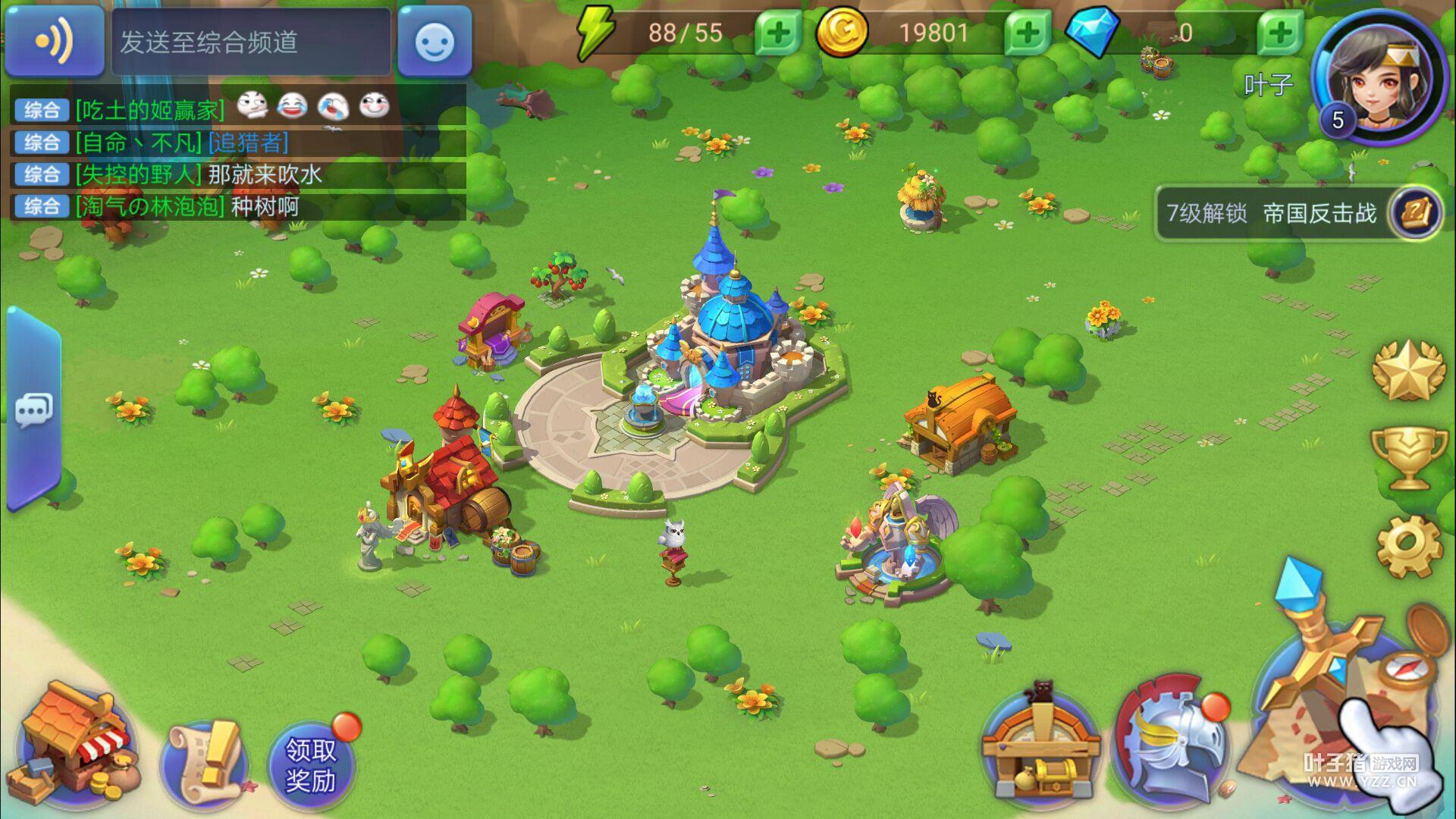This screenshot has height=819, width=1456.
Task: Open the 帝国反击战 unlock tracker
Action: (1298, 214)
